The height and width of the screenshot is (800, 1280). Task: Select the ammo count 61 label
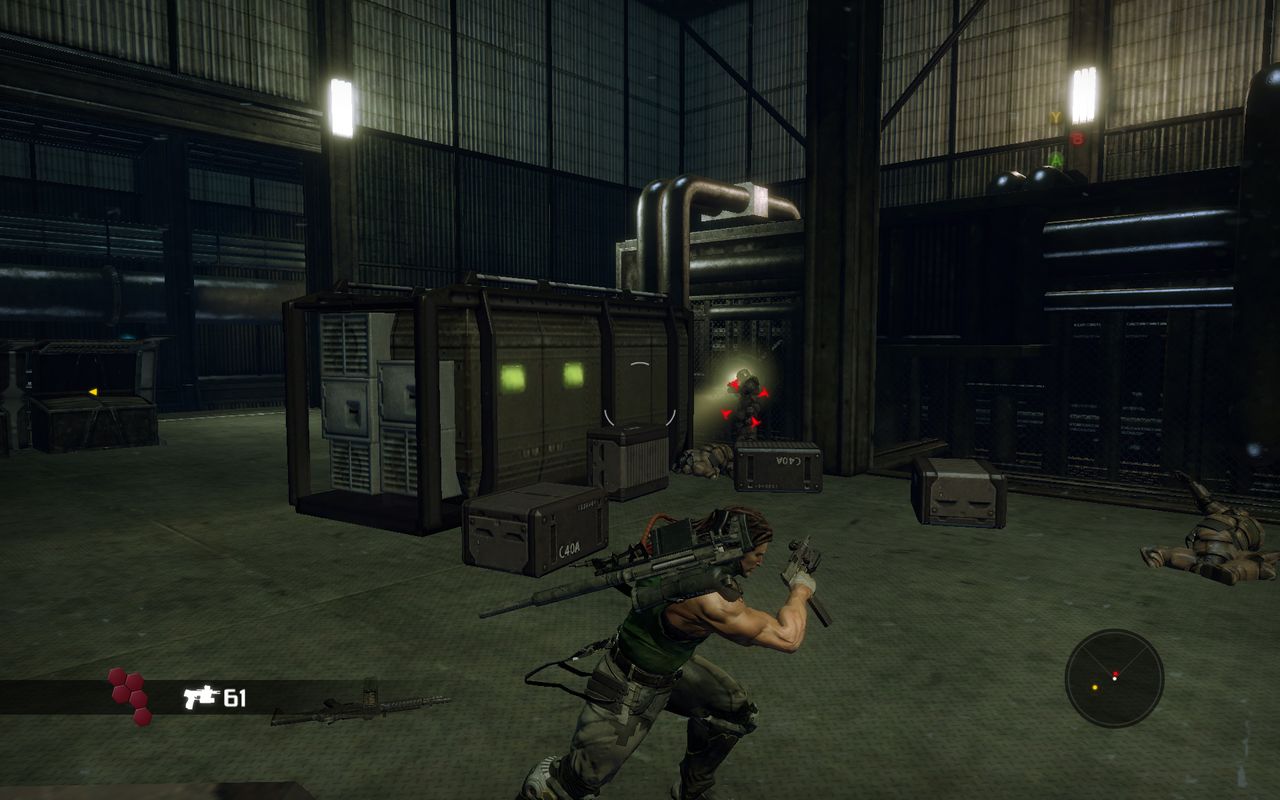pyautogui.click(x=236, y=697)
